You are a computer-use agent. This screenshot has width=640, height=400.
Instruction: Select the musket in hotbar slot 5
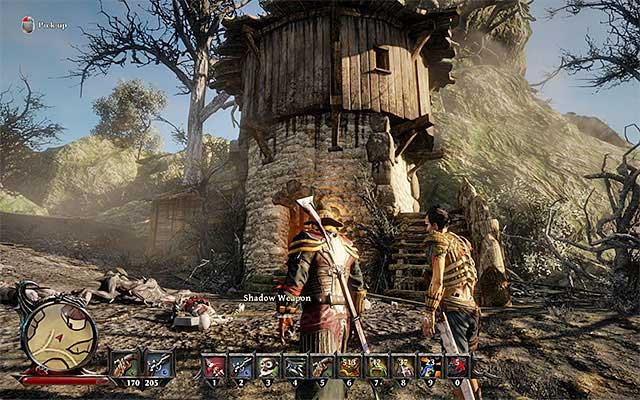click(x=322, y=366)
